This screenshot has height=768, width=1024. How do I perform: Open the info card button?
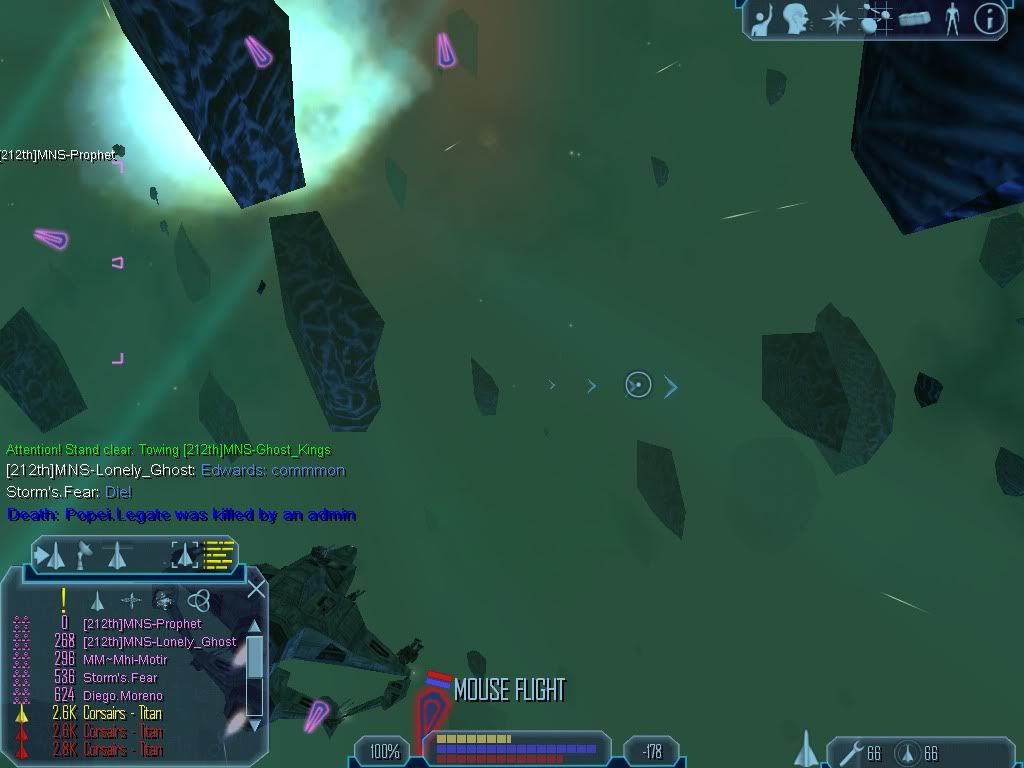[989, 18]
